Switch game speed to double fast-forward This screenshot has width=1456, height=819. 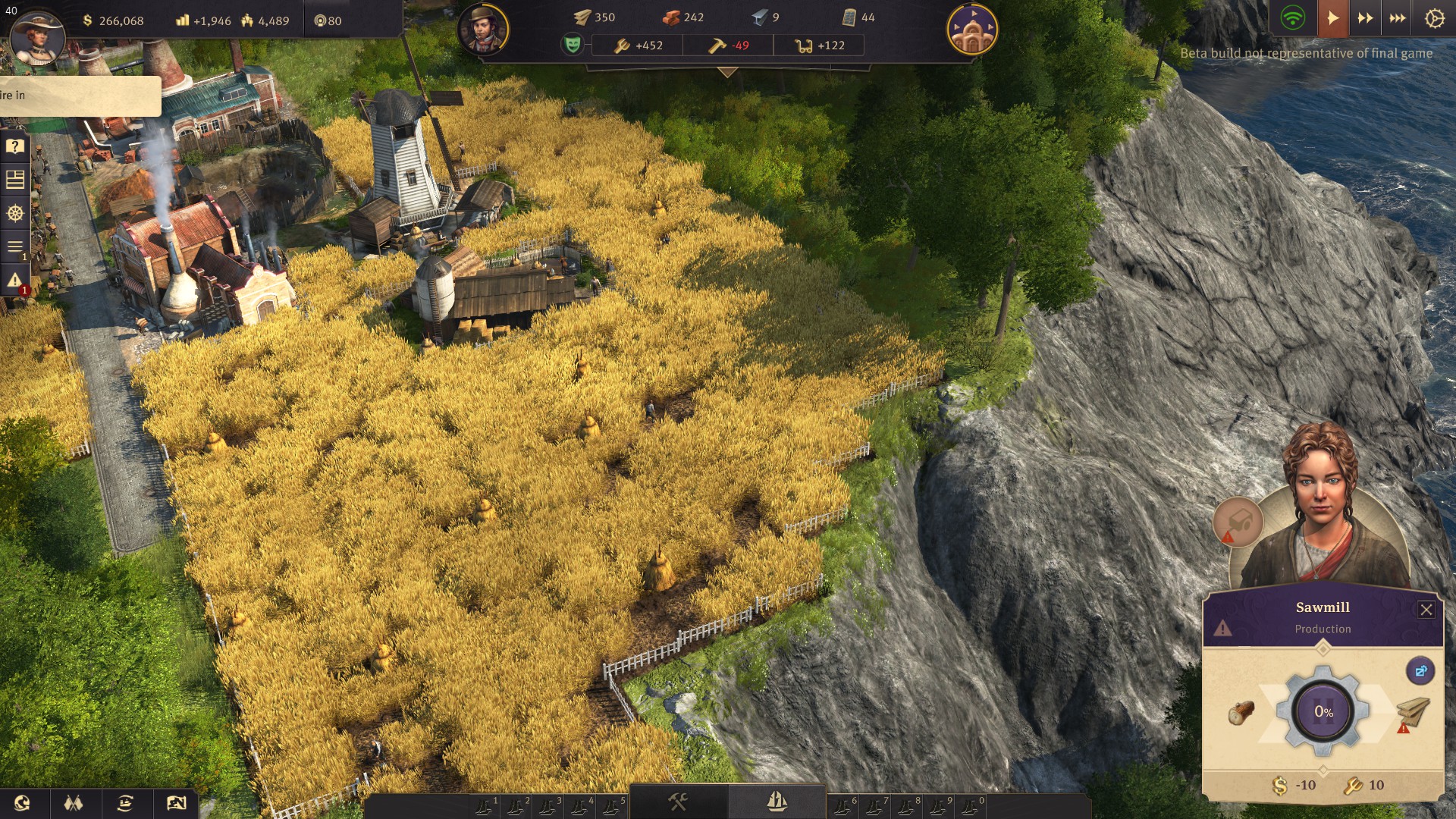click(x=1365, y=18)
